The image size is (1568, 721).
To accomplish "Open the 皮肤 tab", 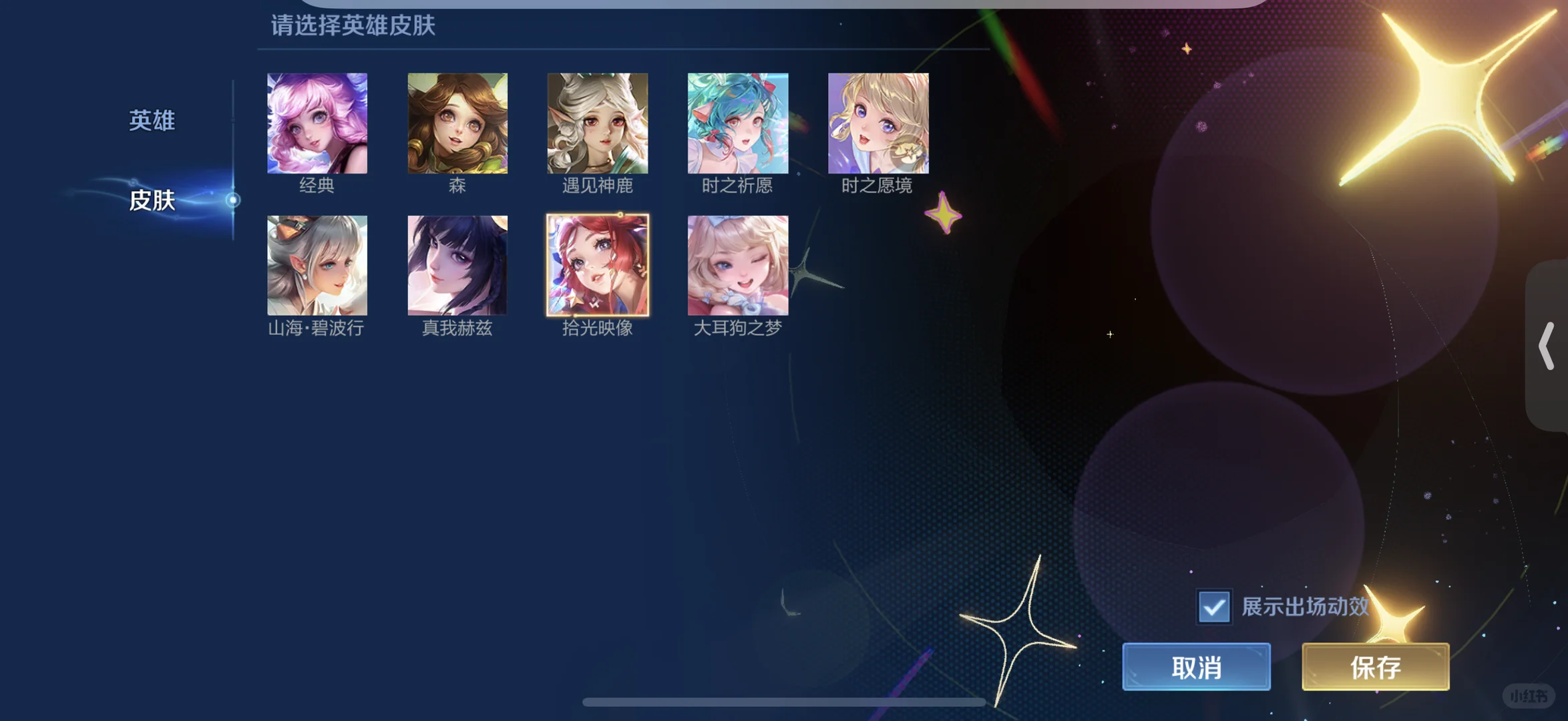I will pos(152,200).
